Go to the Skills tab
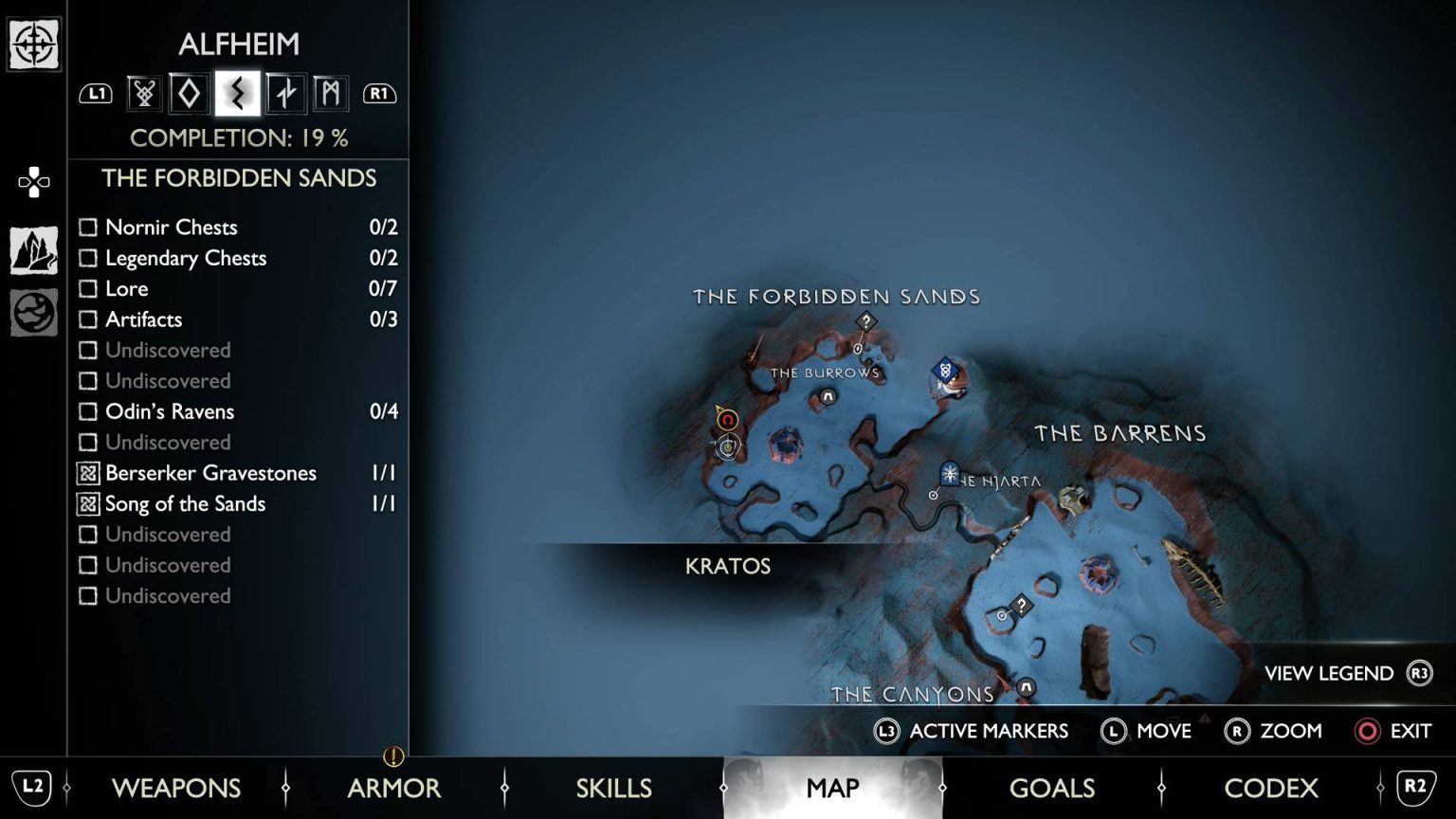This screenshot has height=819, width=1456. pyautogui.click(x=613, y=788)
